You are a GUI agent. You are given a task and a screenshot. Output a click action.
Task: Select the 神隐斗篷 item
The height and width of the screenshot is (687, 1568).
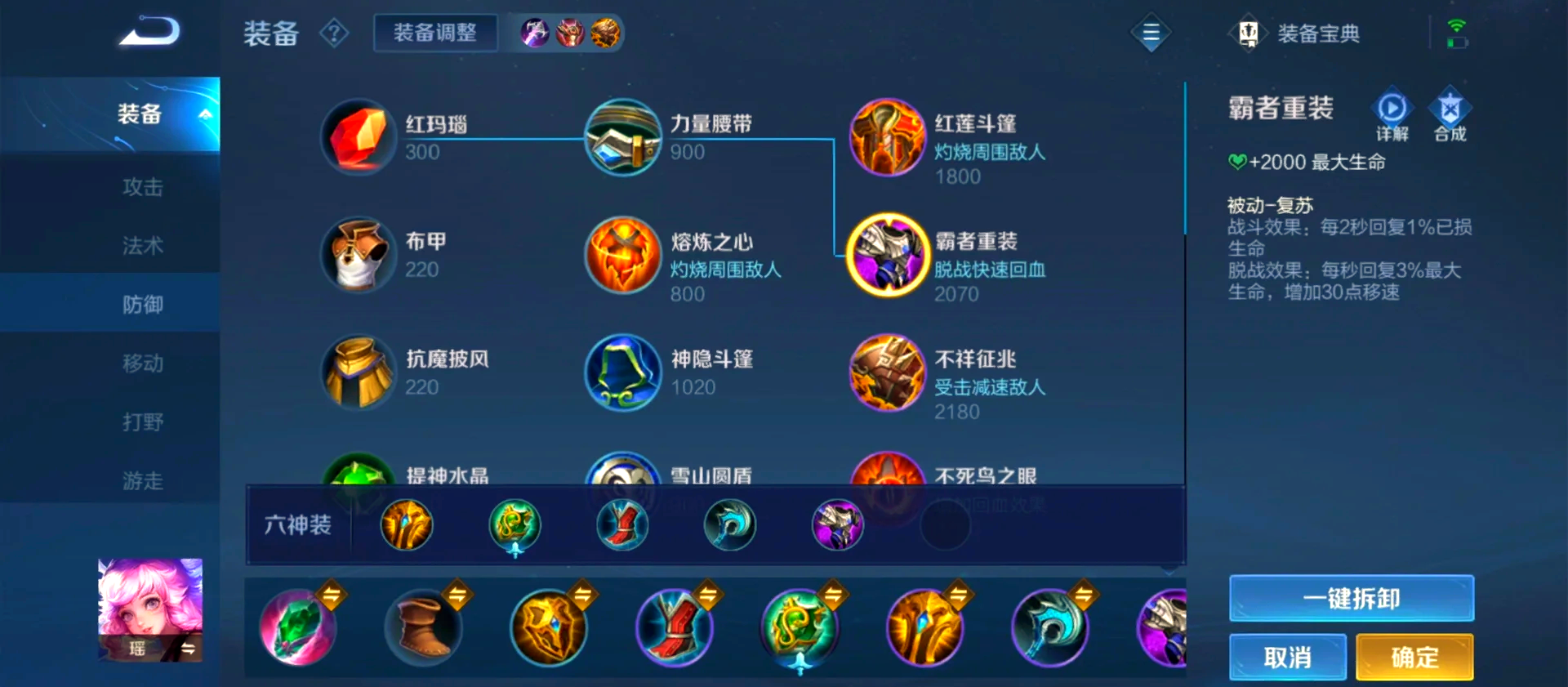(622, 374)
